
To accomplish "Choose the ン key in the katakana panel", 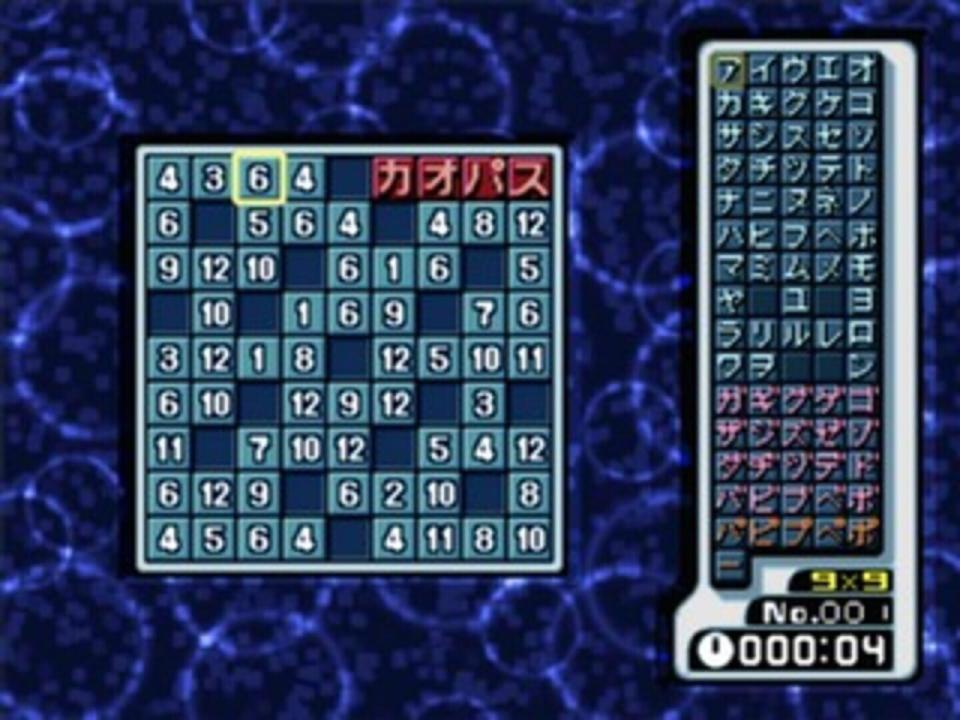I will coord(862,366).
